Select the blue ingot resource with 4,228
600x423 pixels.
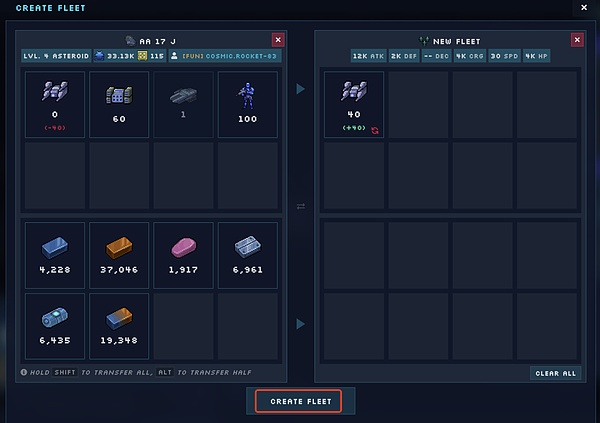coord(55,254)
